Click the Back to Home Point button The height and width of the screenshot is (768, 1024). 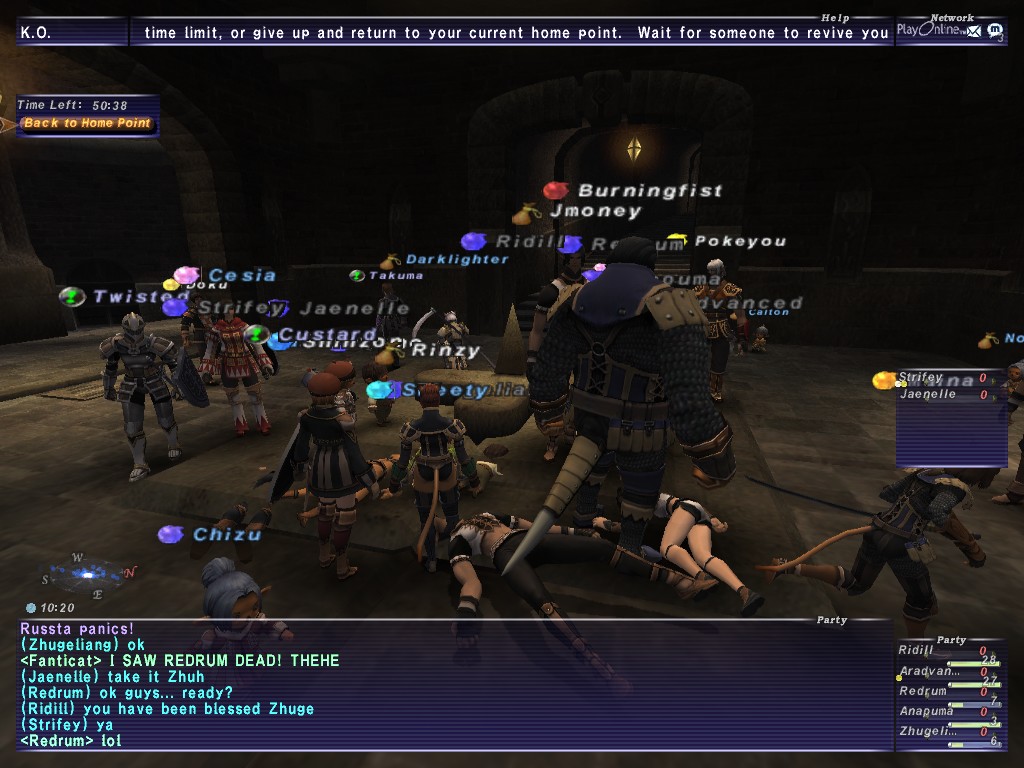[87, 124]
